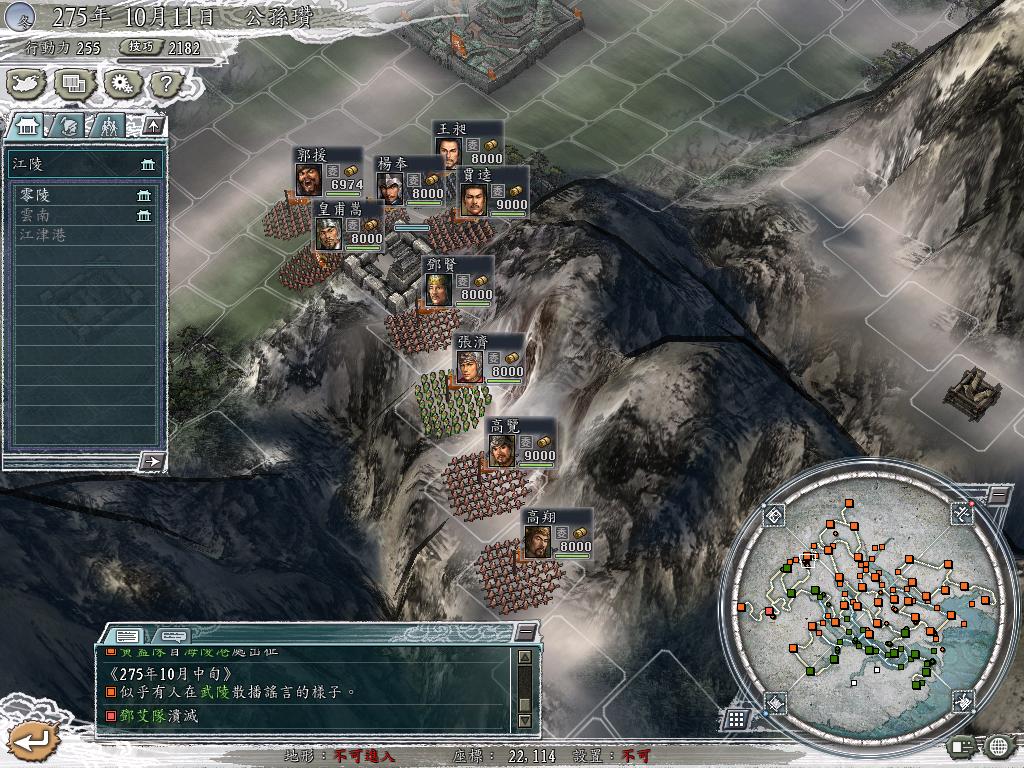Minimize the message log window

(525, 632)
